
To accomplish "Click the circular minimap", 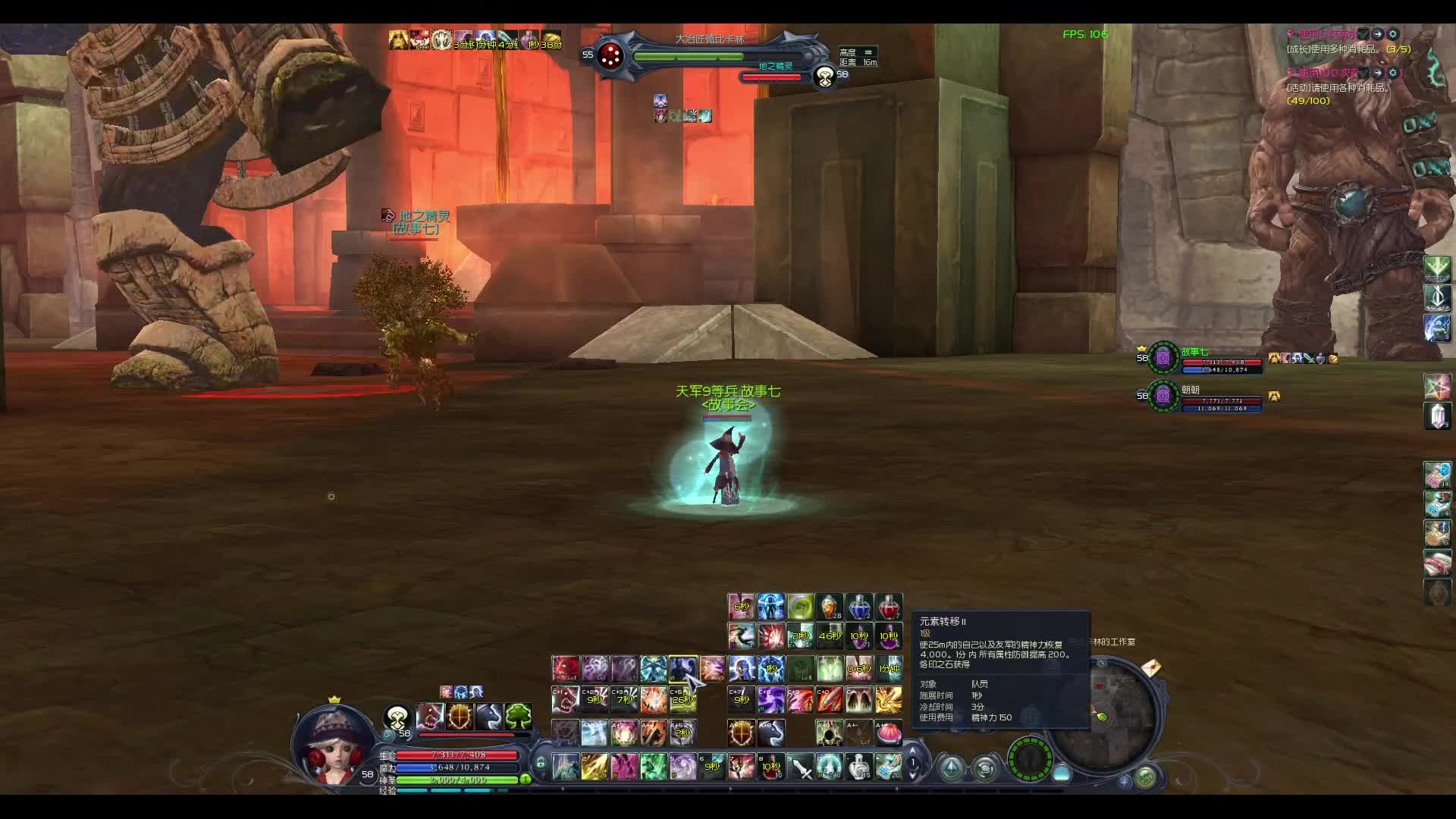I will tap(1102, 713).
